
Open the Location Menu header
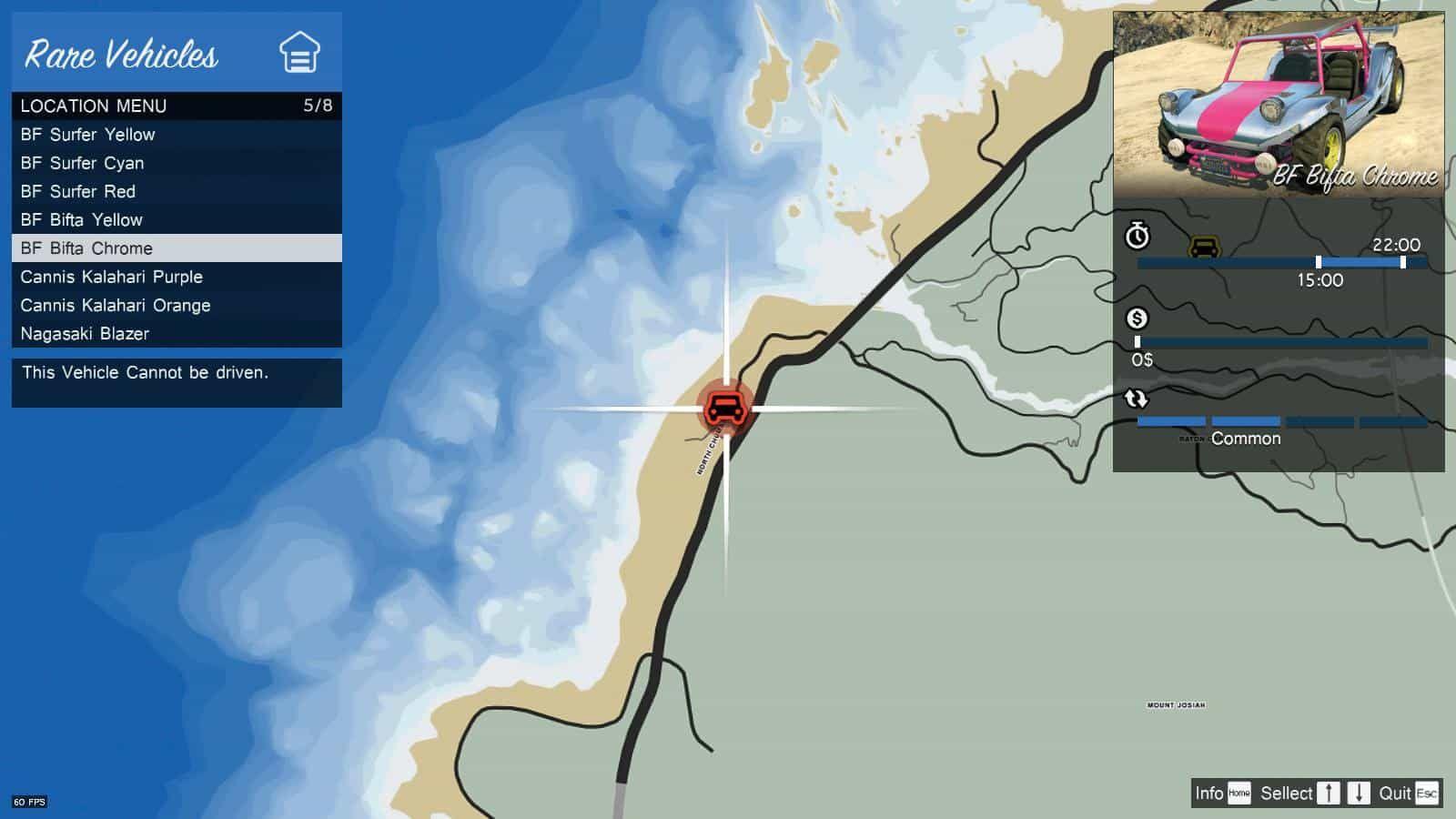(x=94, y=106)
